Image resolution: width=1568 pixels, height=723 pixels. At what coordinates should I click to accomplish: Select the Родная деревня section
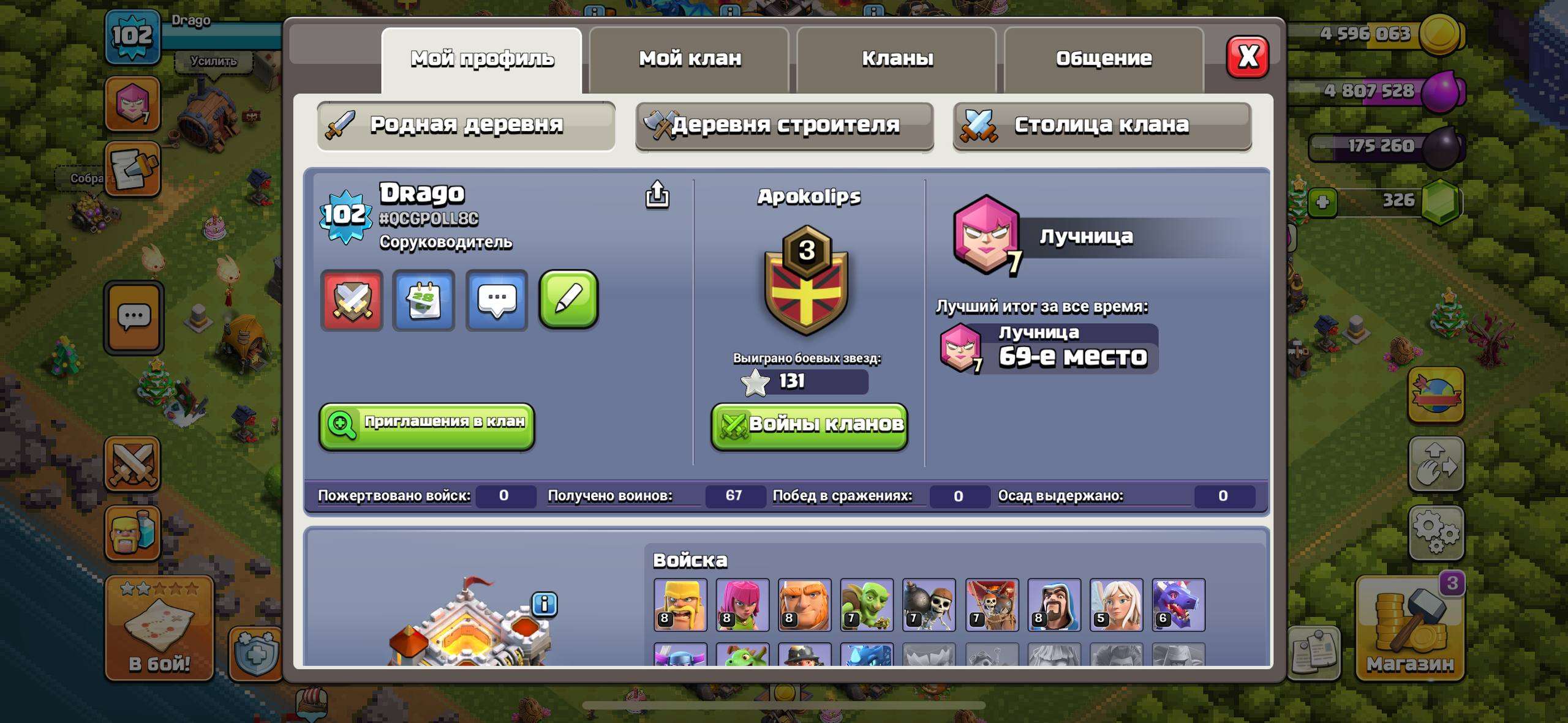tap(466, 125)
